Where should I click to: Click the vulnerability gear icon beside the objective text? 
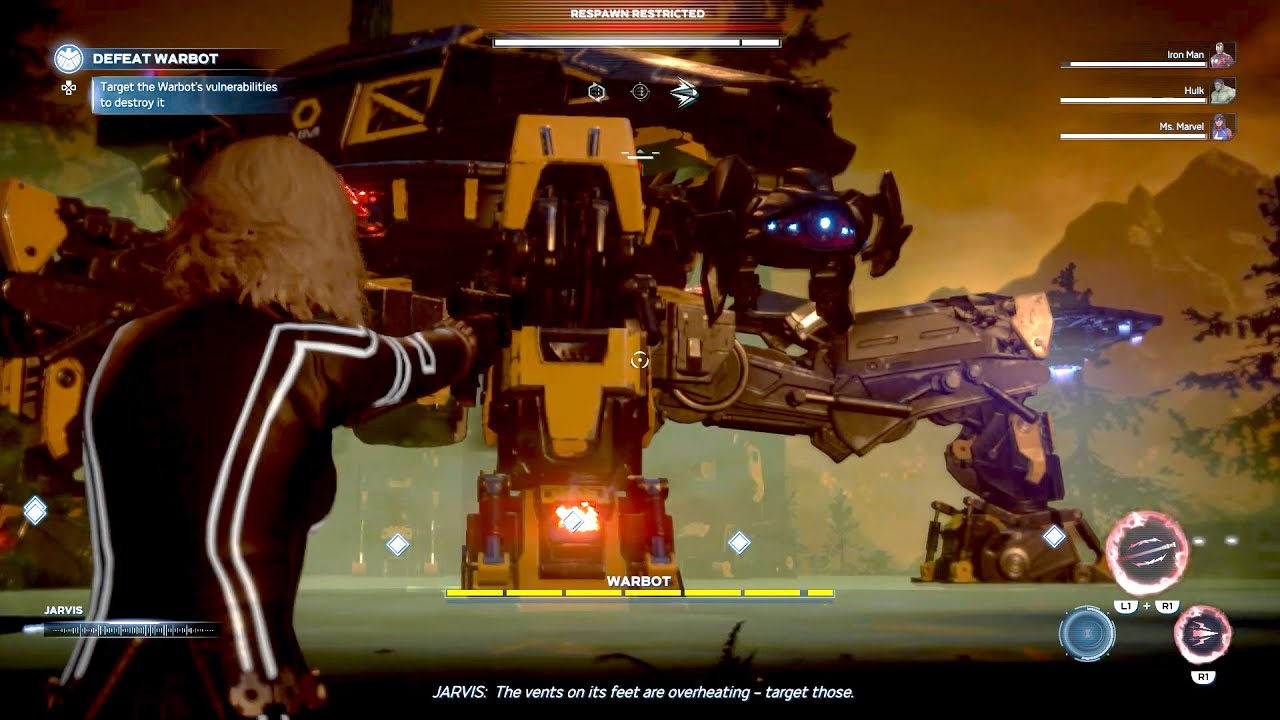(67, 88)
